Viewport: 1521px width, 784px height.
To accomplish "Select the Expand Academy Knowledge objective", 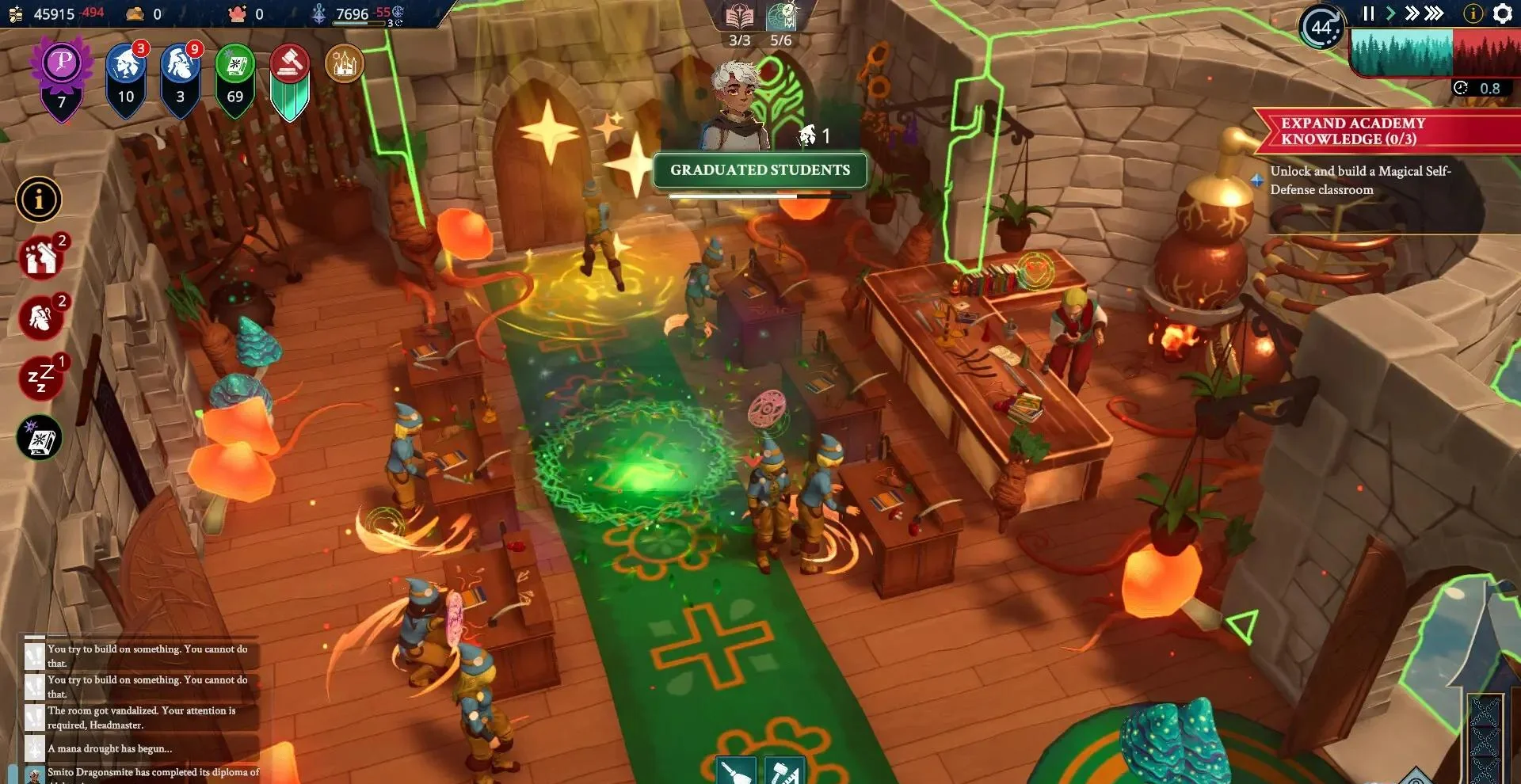I will (1353, 131).
